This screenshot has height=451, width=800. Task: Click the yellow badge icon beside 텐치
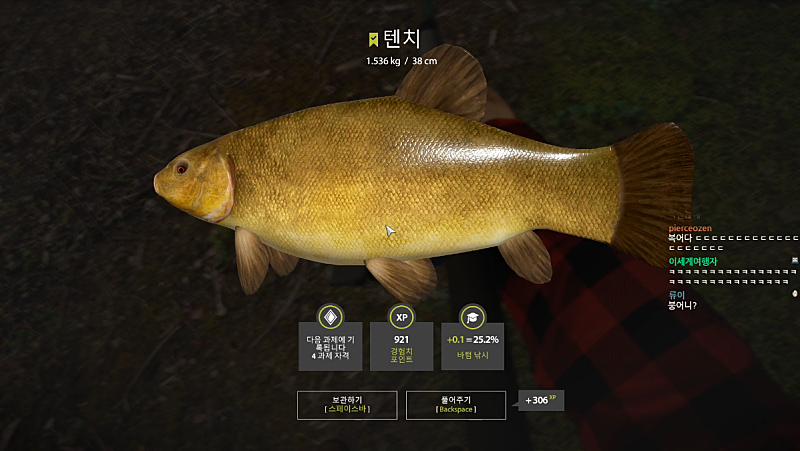[x=373, y=40]
